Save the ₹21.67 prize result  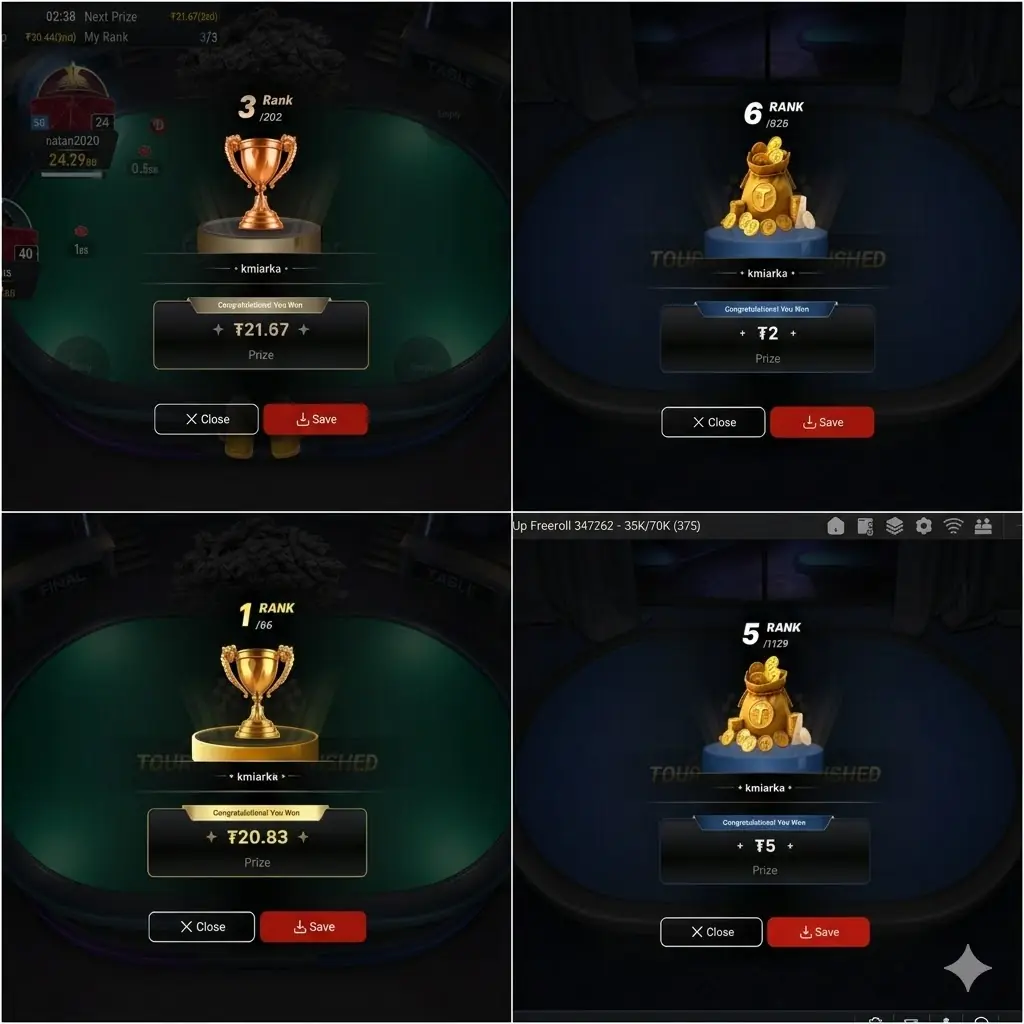[x=316, y=419]
